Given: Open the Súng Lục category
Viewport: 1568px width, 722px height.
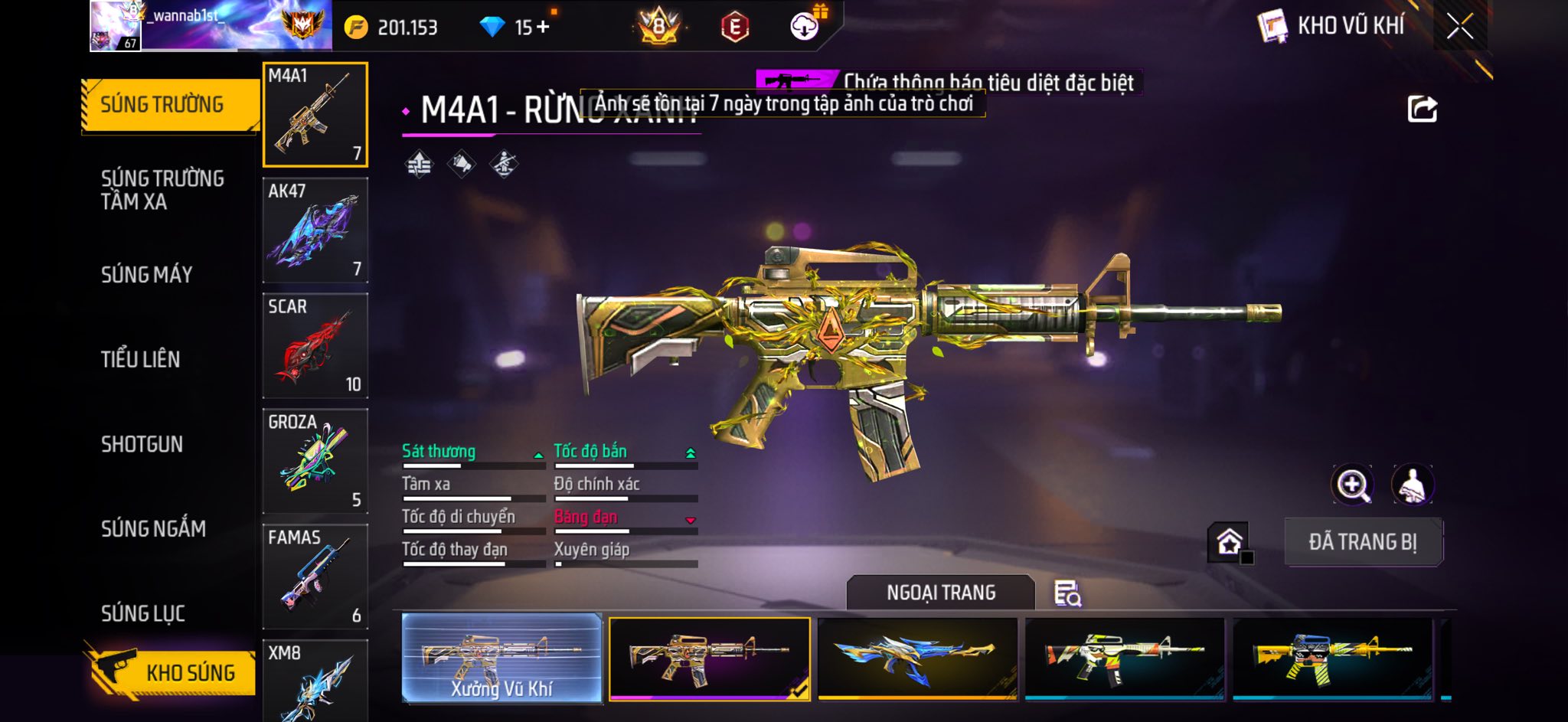Looking at the screenshot, I should click(143, 613).
